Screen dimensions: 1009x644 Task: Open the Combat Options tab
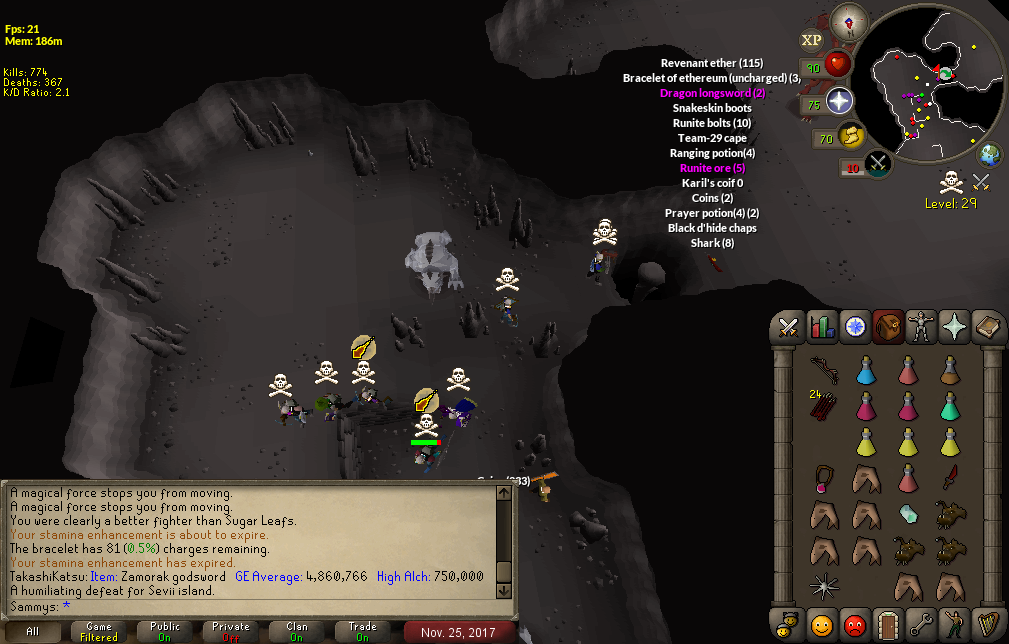(788, 327)
